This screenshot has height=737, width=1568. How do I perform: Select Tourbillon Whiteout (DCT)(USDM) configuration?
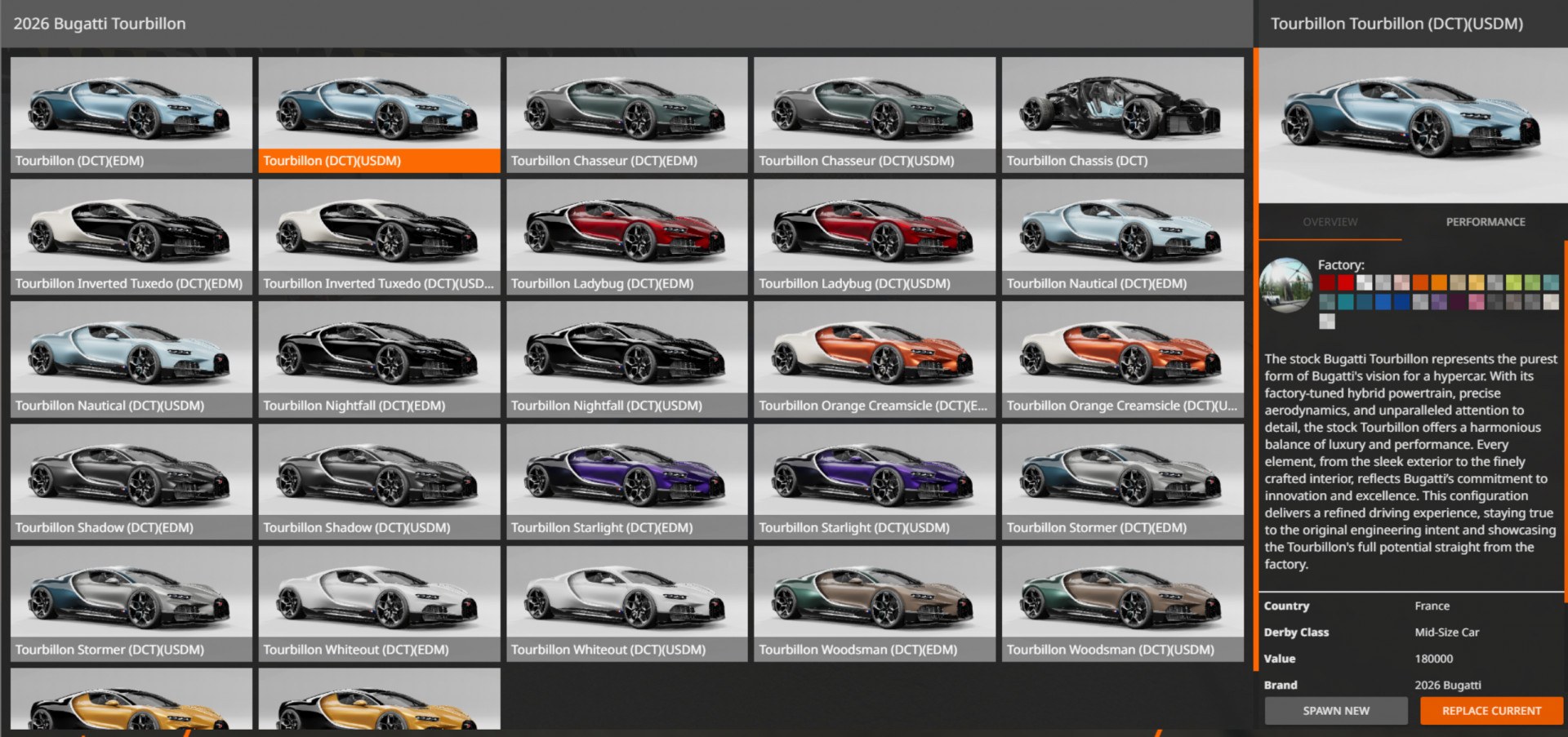point(626,604)
